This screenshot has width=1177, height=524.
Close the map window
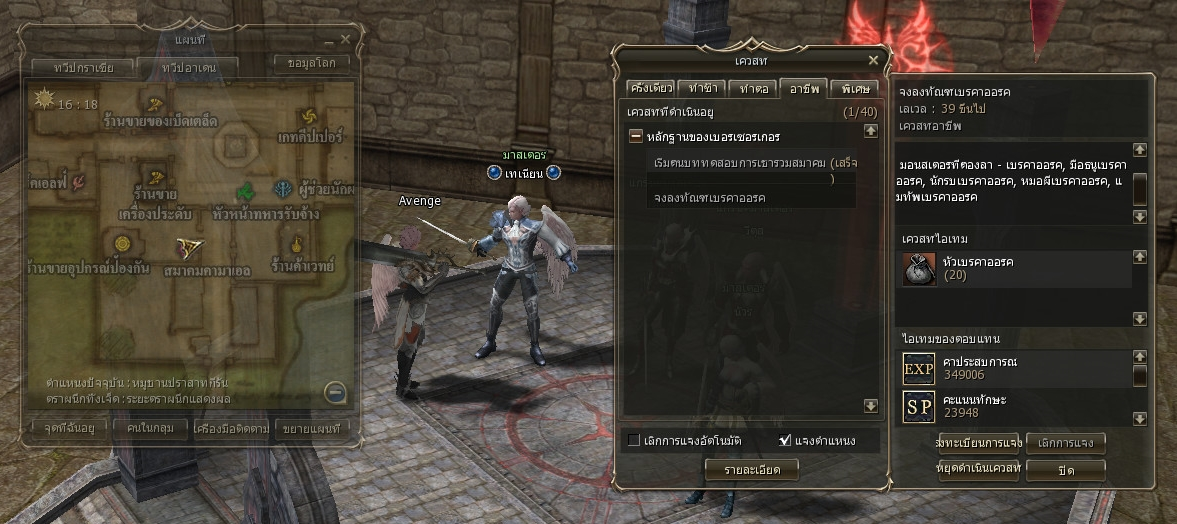(345, 39)
